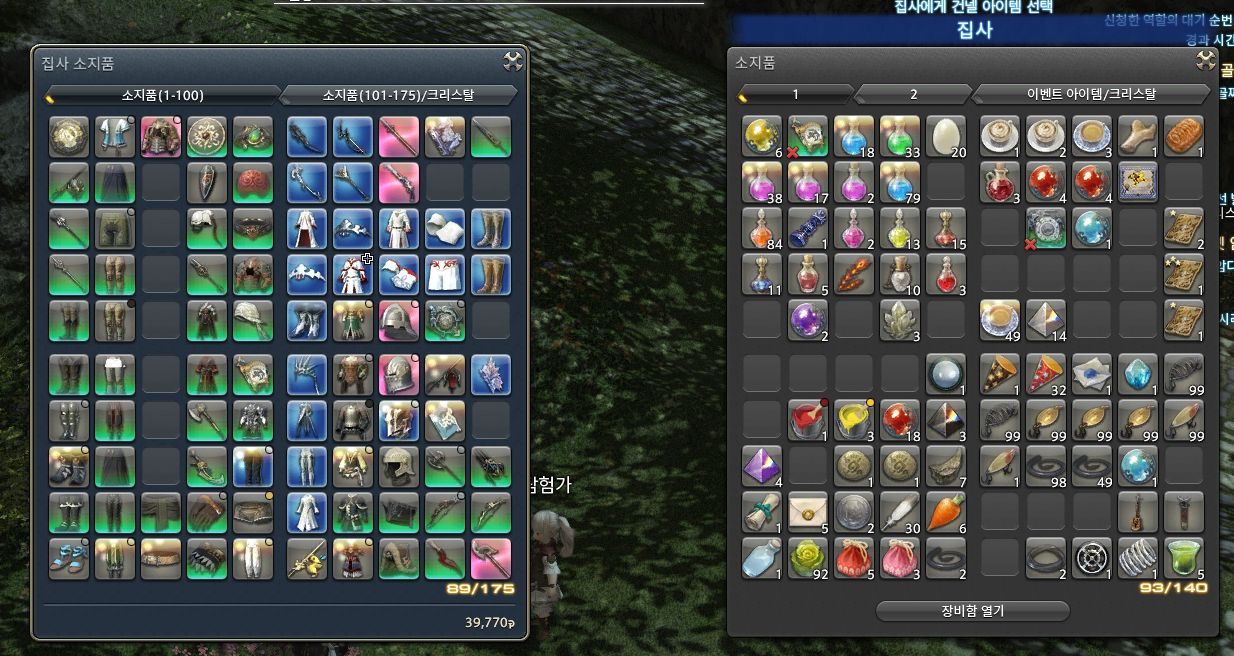This screenshot has height=656, width=1234.
Task: Choose the yellow chocobo weapon item
Action: [307, 558]
